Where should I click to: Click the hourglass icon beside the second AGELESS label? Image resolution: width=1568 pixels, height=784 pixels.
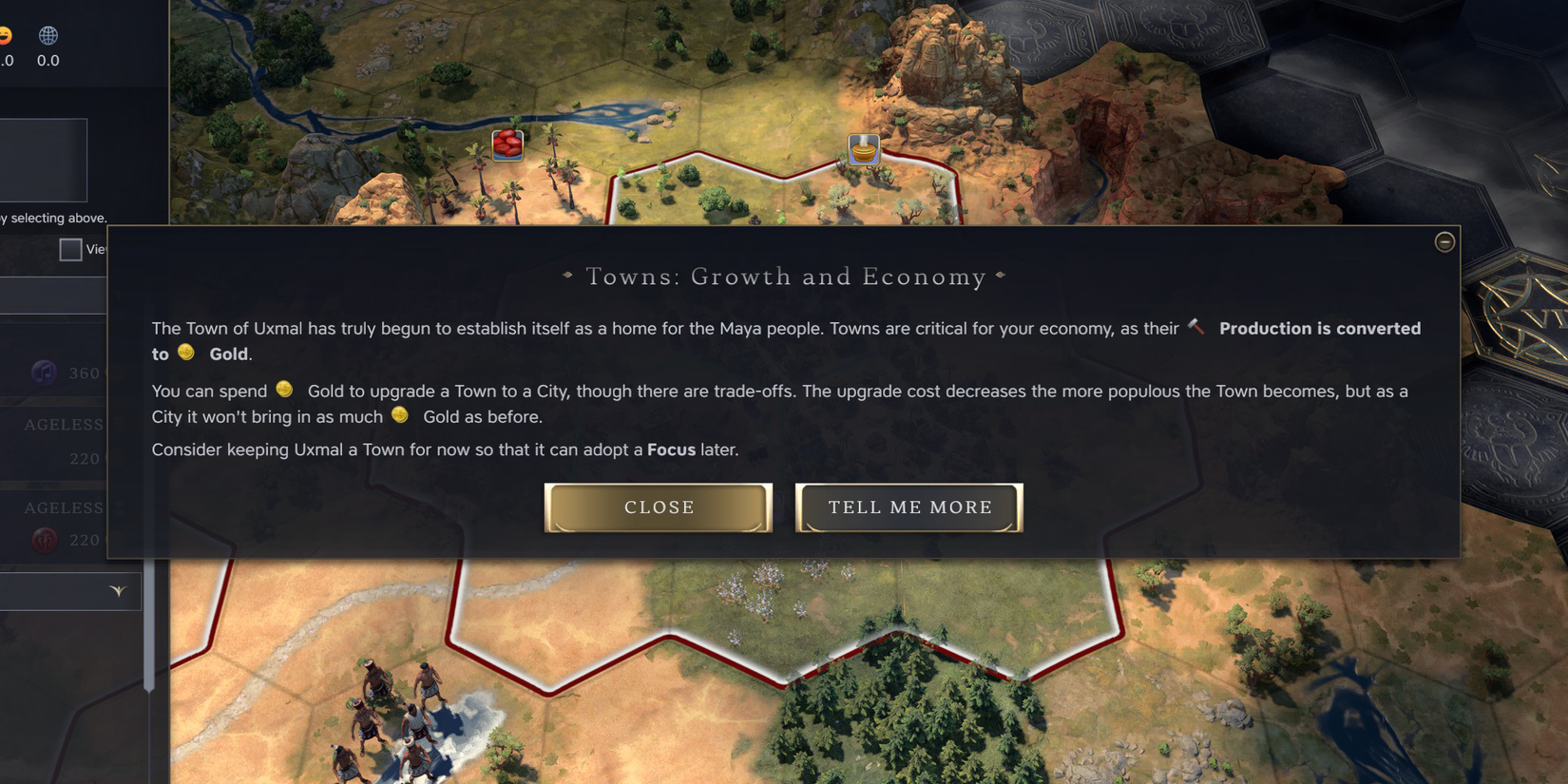pyautogui.click(x=121, y=508)
